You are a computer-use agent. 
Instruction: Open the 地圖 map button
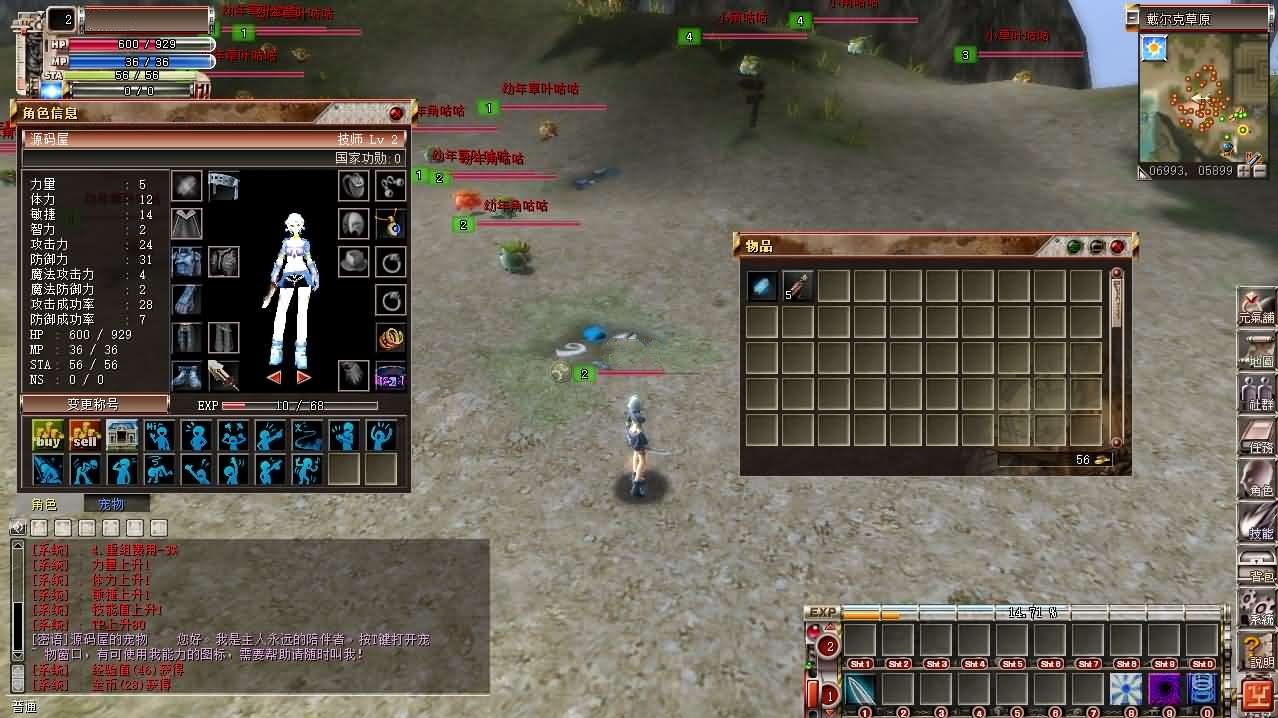tap(1257, 351)
